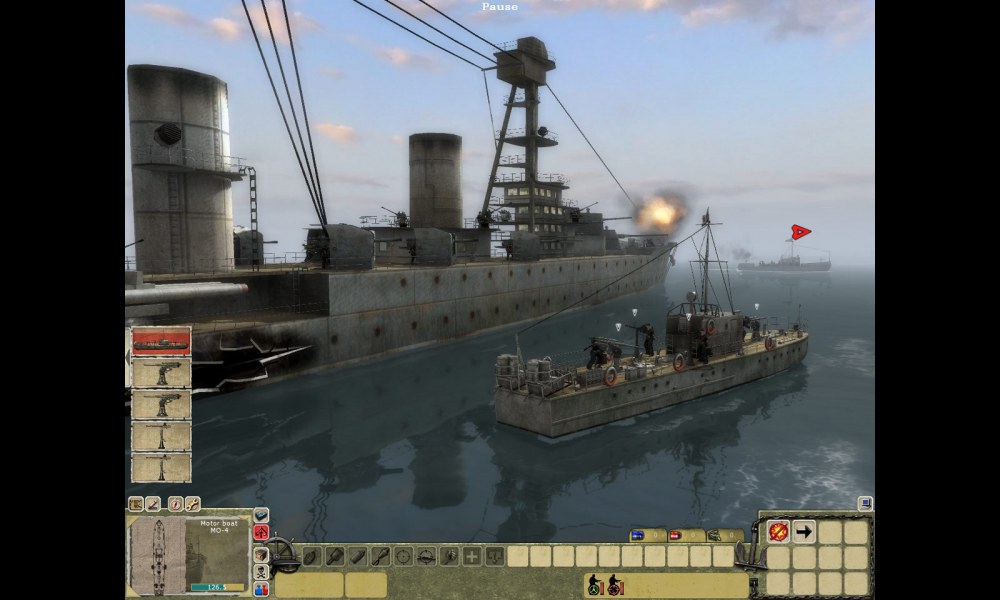
Task: Click the wrench settings icon
Action: pos(192,503)
